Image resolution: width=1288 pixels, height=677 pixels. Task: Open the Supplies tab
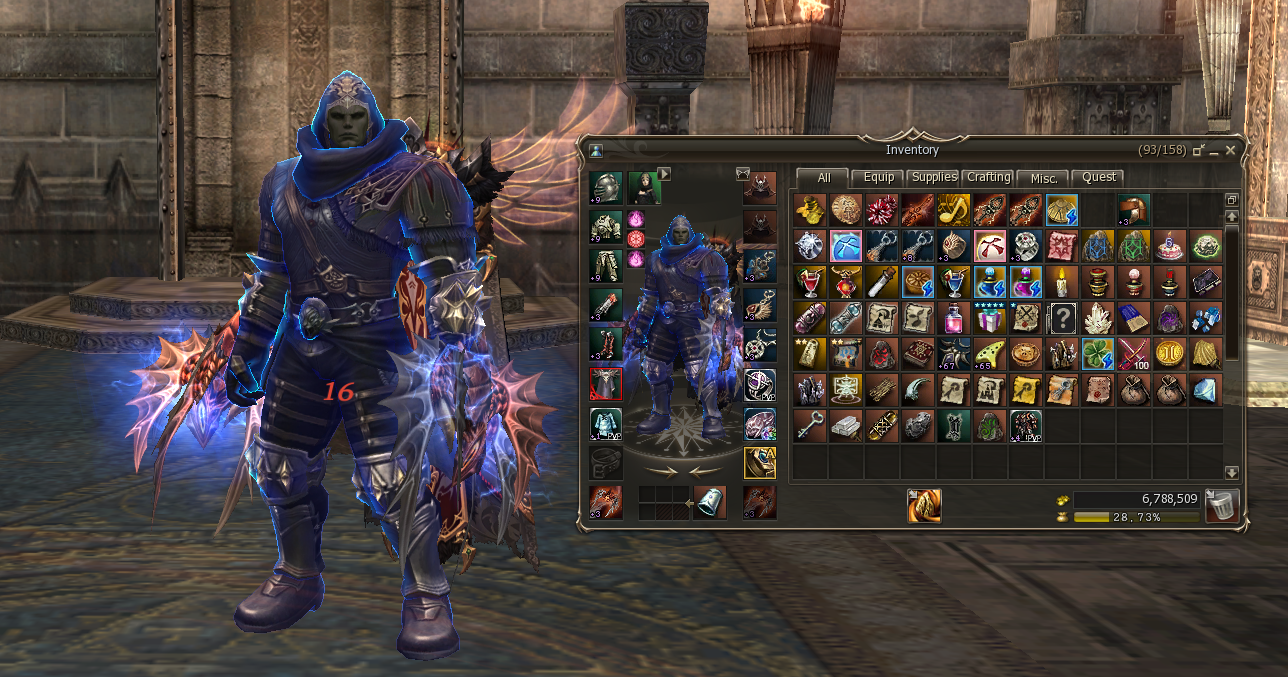point(935,177)
